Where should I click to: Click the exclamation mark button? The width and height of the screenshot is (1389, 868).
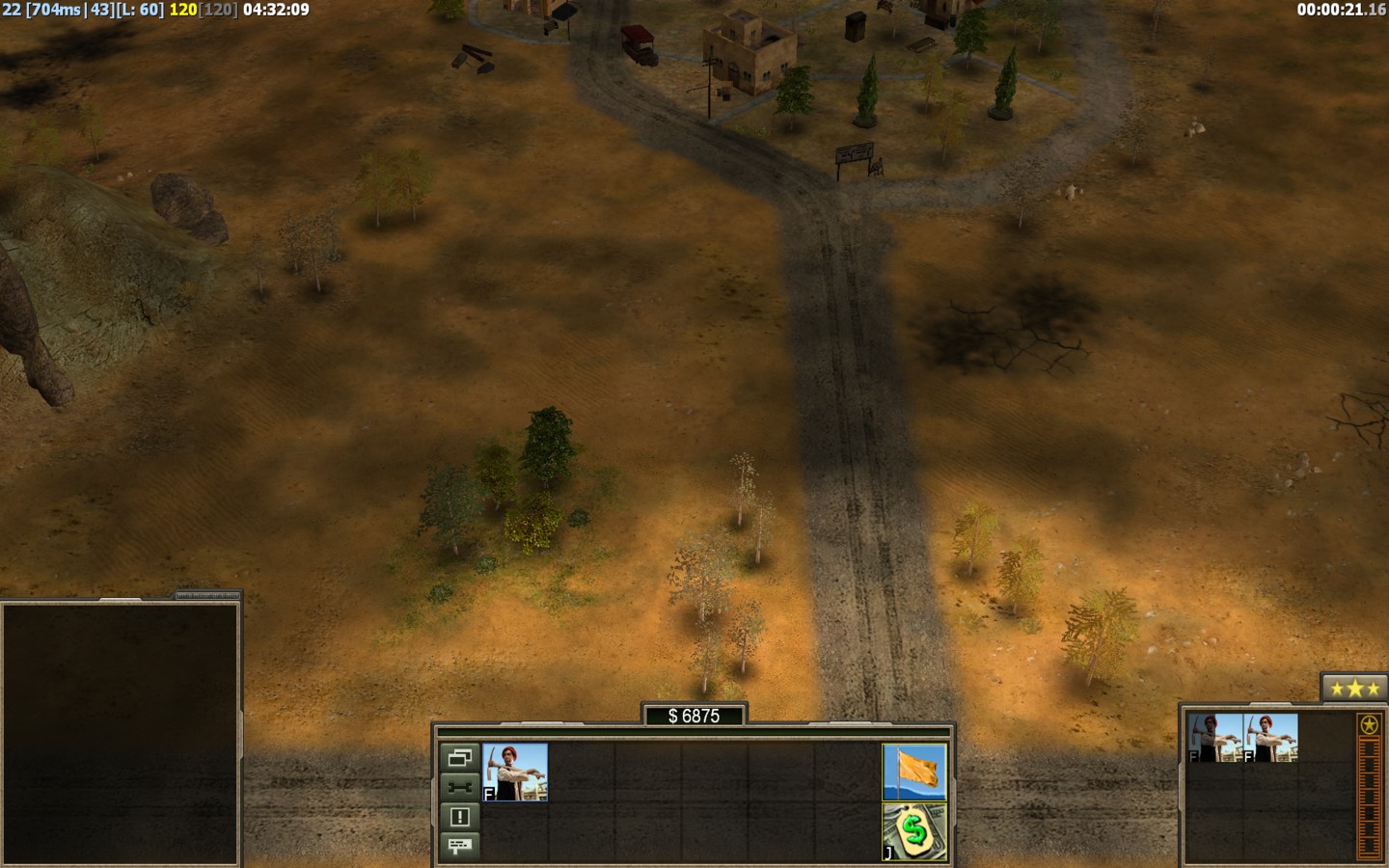click(x=459, y=816)
